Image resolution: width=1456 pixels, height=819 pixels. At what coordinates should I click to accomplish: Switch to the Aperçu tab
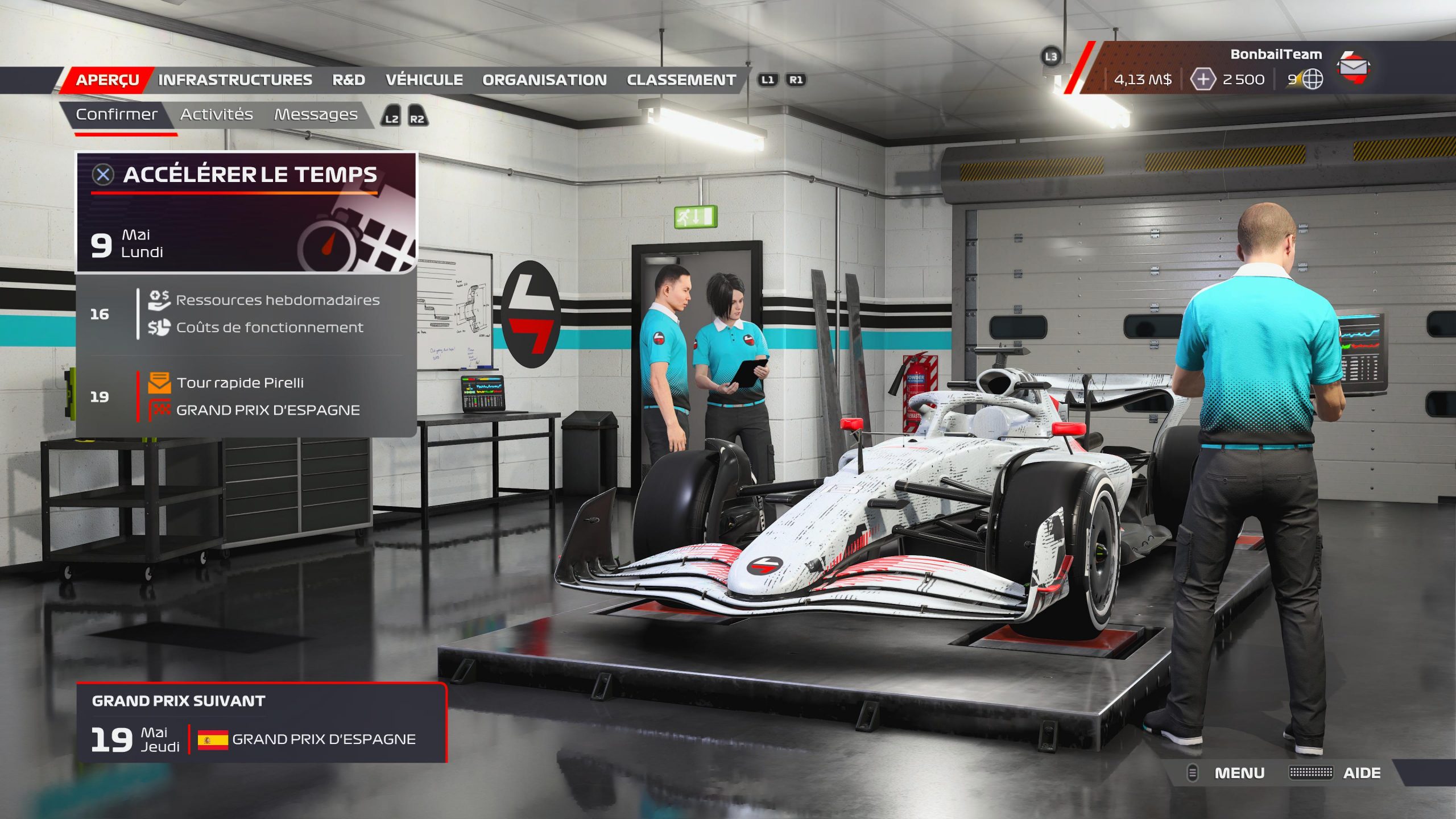(107, 80)
